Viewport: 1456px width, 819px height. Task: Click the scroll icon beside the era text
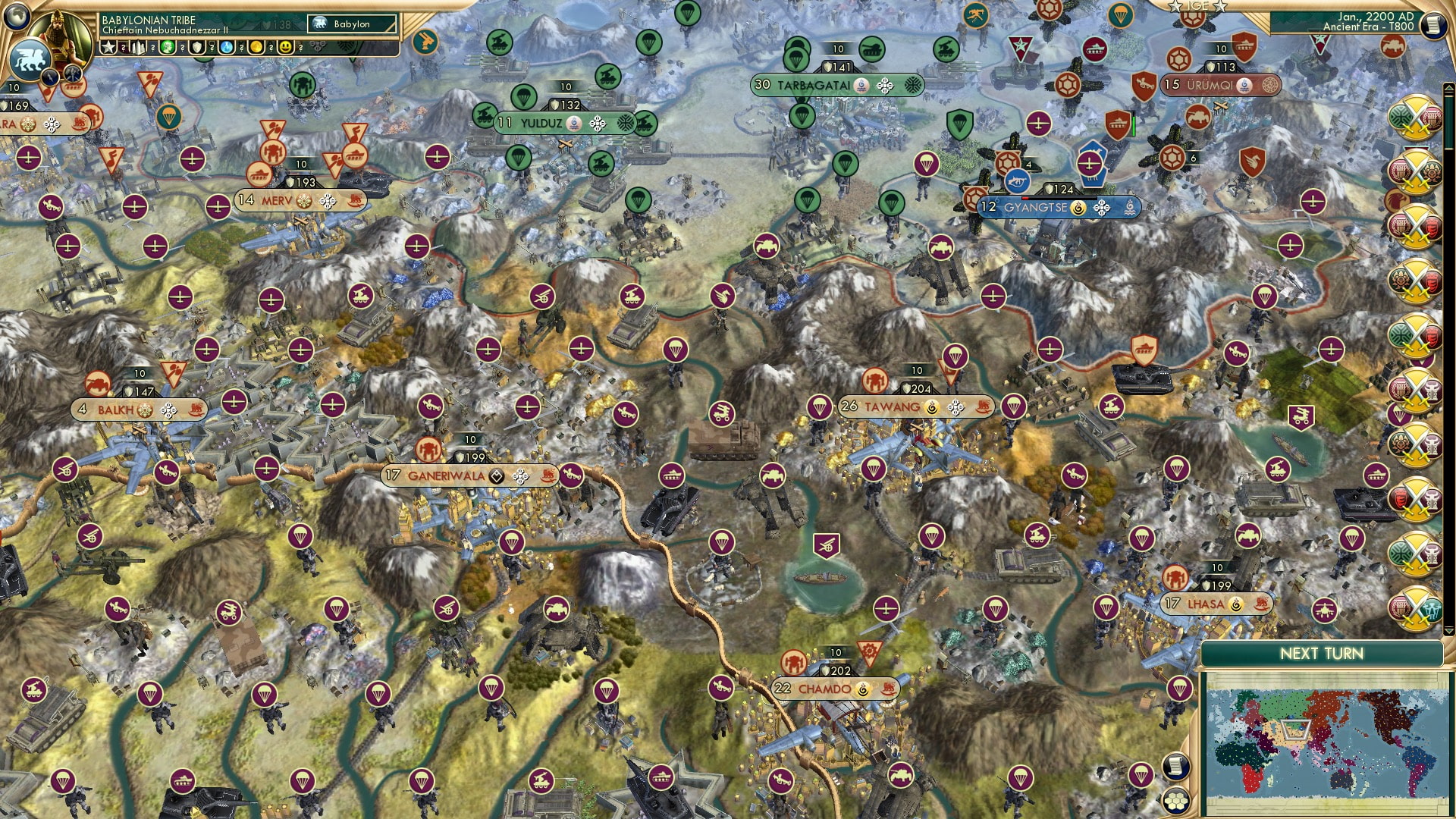(x=1436, y=25)
